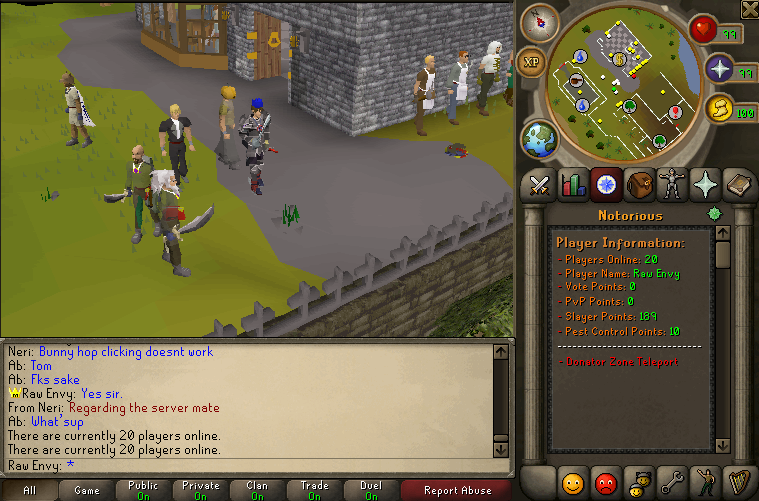The image size is (759, 501).
Task: Open the world map globe
Action: point(539,137)
